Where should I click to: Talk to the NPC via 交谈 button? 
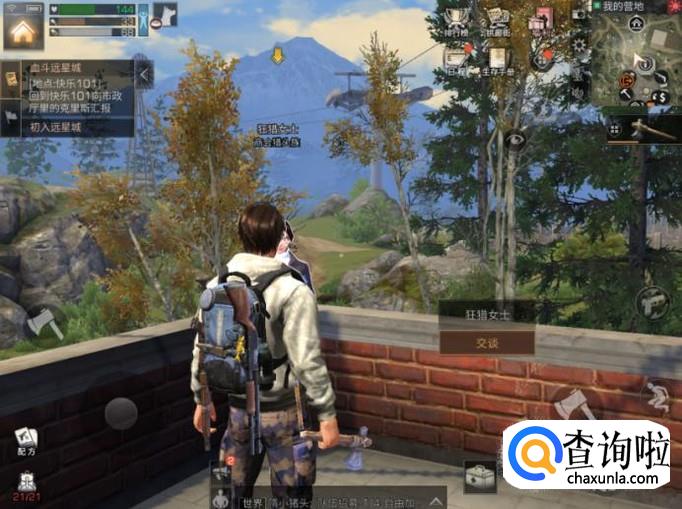pos(486,341)
